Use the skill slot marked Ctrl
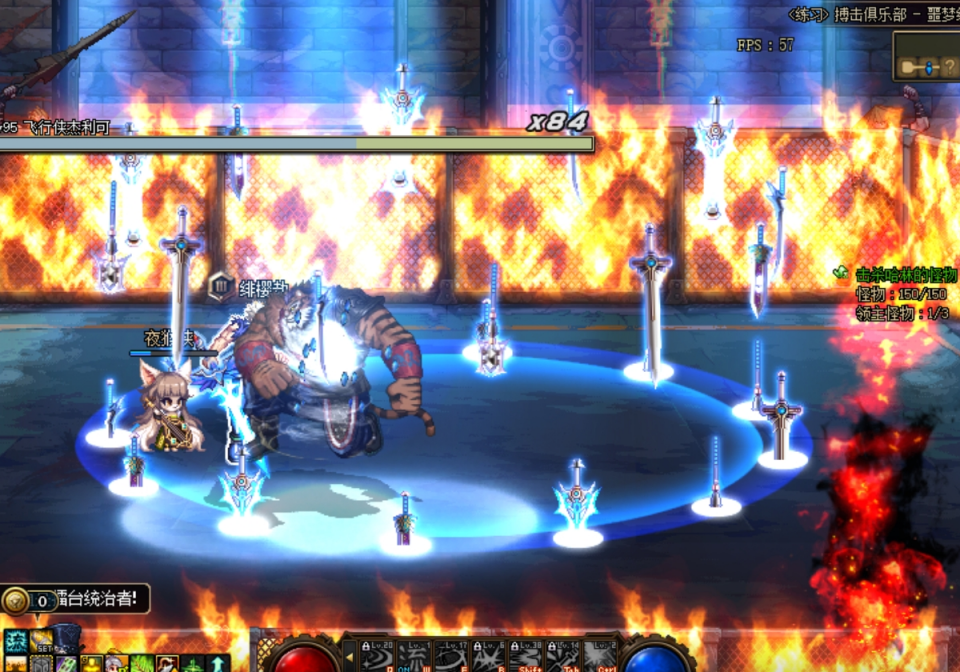 click(x=601, y=656)
